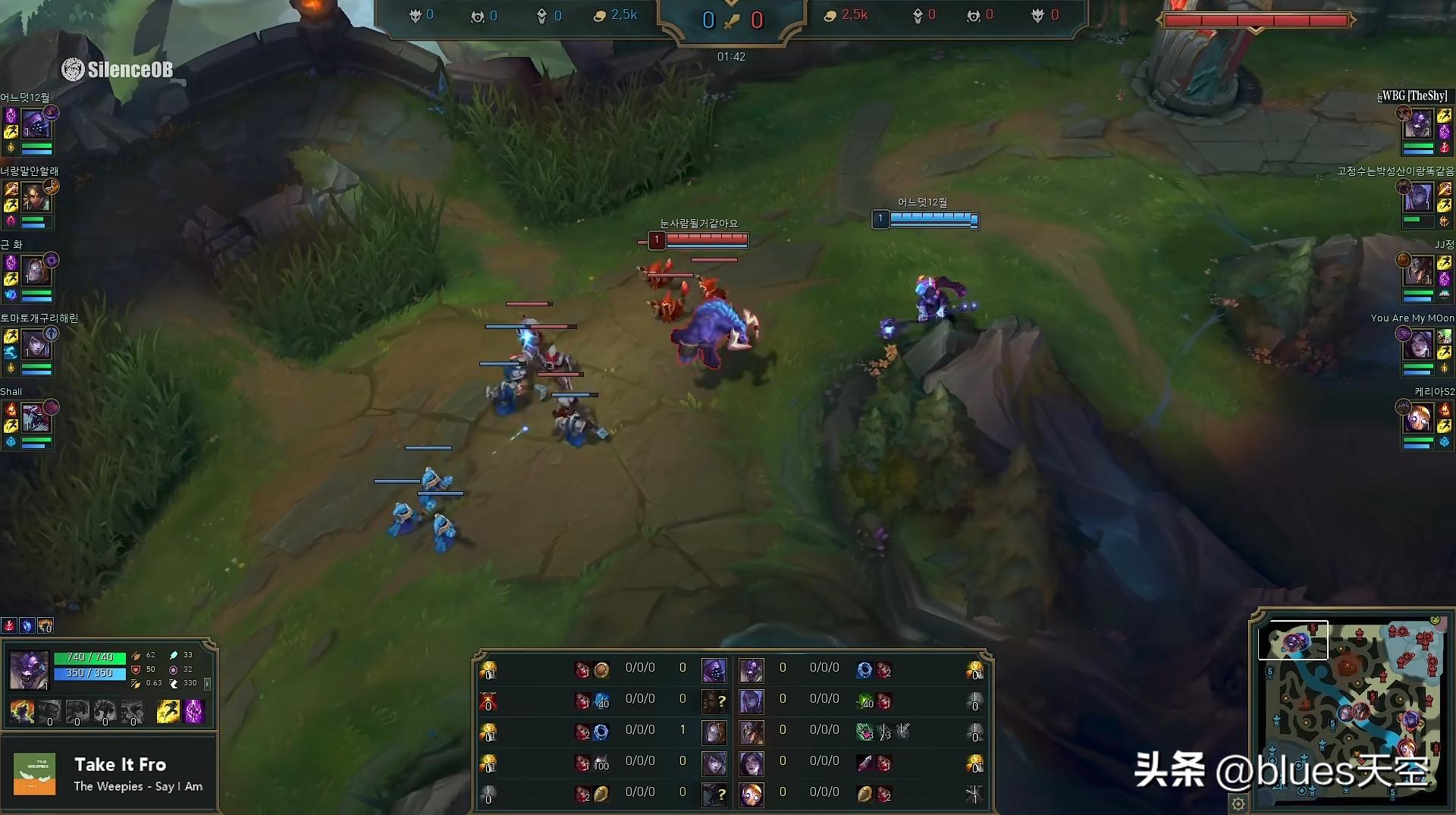Click Doran's Ring item in red top row
Screen dimensions: 1456x815
pos(864,670)
